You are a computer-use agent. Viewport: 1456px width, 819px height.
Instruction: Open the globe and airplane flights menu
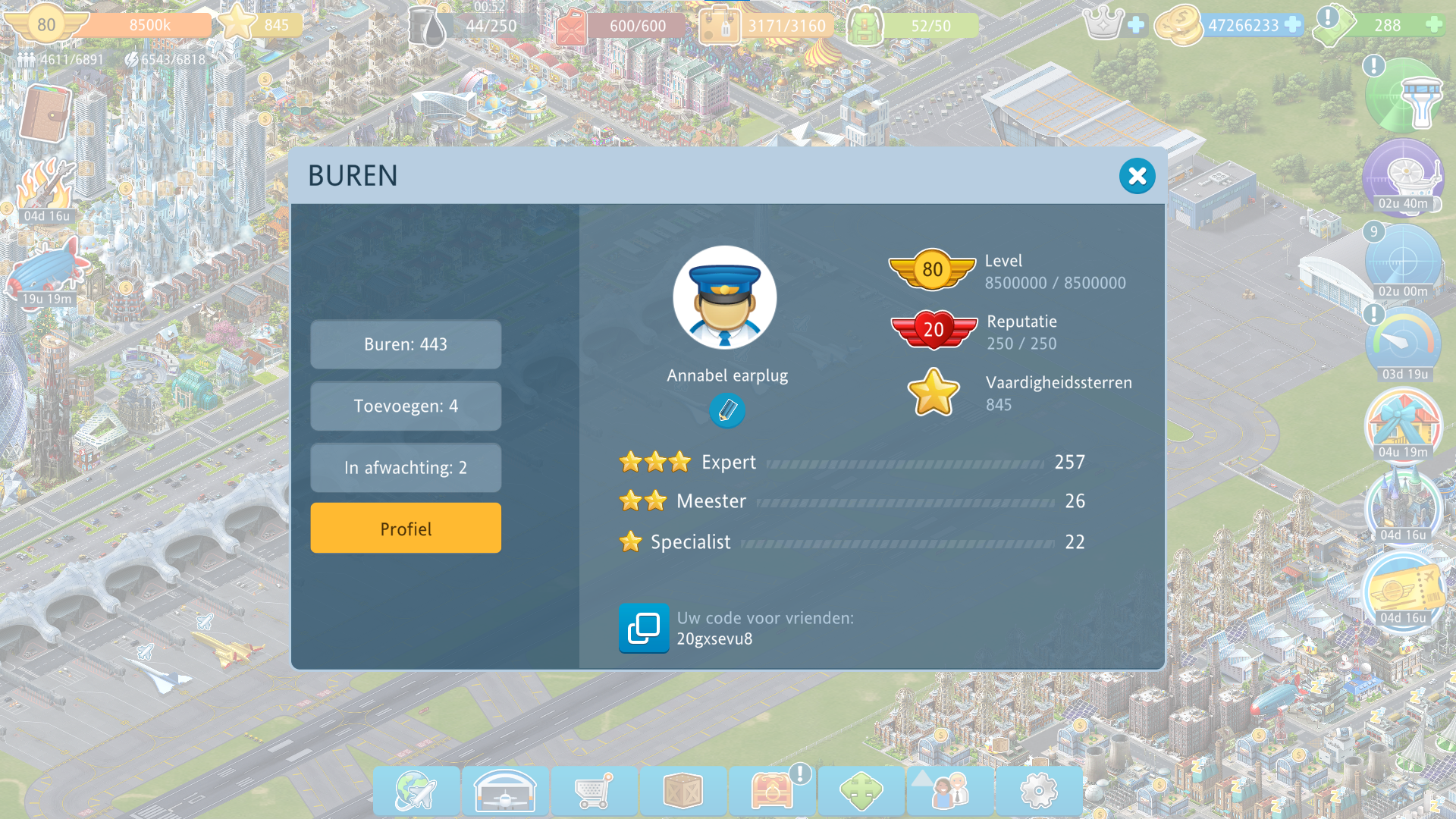click(x=416, y=791)
